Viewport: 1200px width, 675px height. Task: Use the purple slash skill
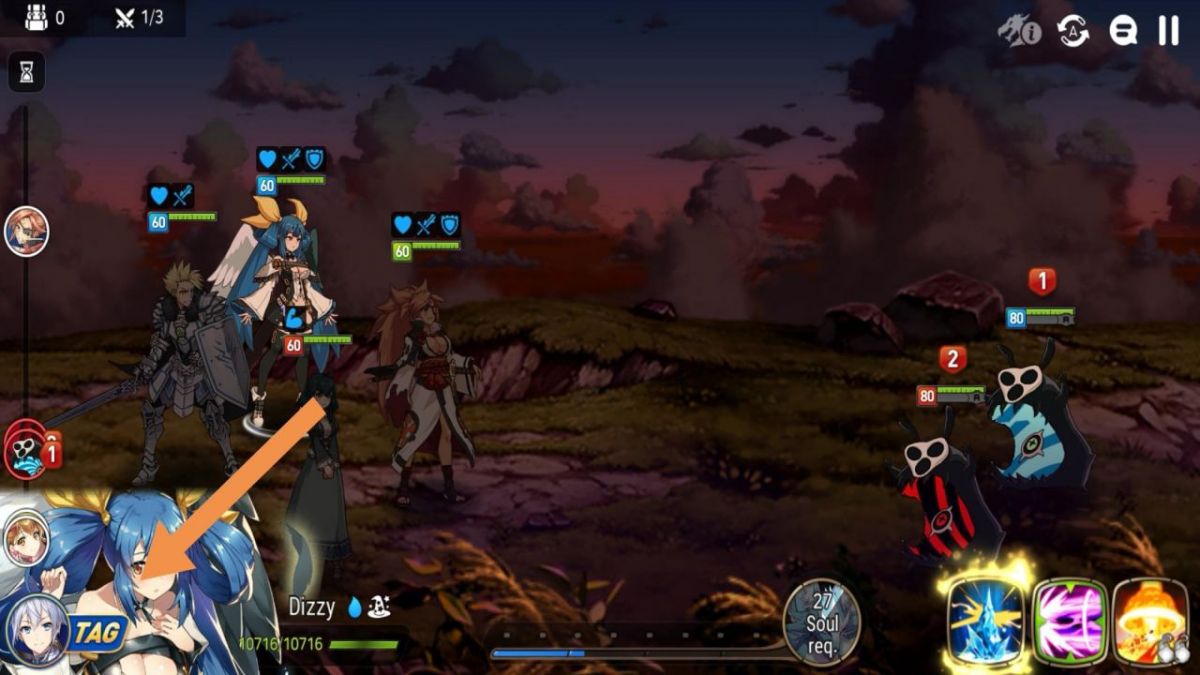tap(1070, 621)
